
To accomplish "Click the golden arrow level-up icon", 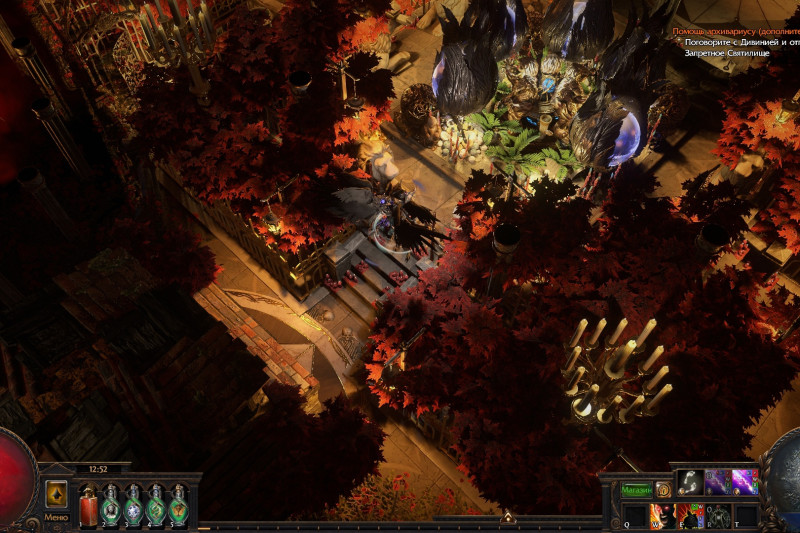I will (56, 493).
